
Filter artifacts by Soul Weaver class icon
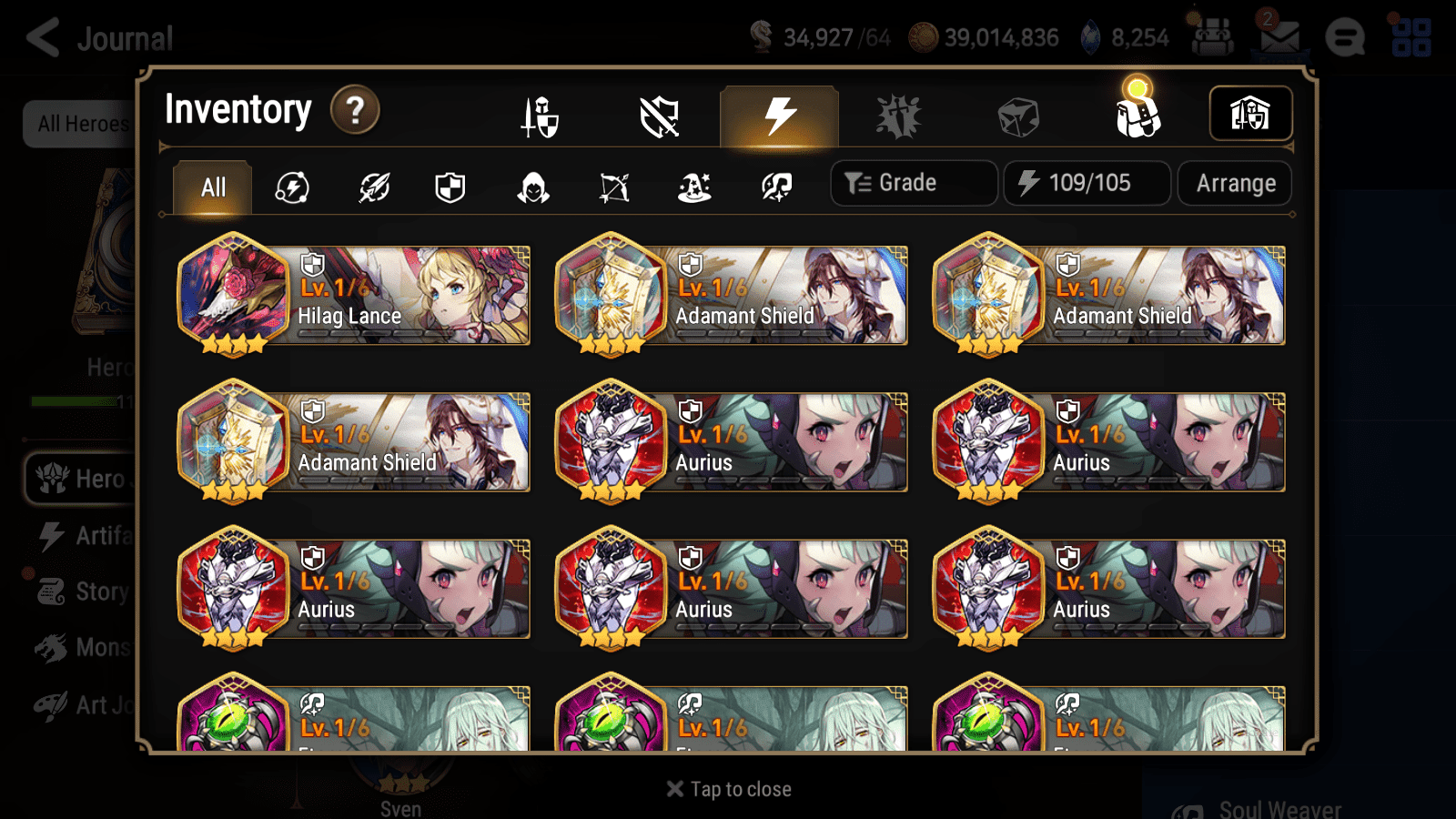(774, 187)
